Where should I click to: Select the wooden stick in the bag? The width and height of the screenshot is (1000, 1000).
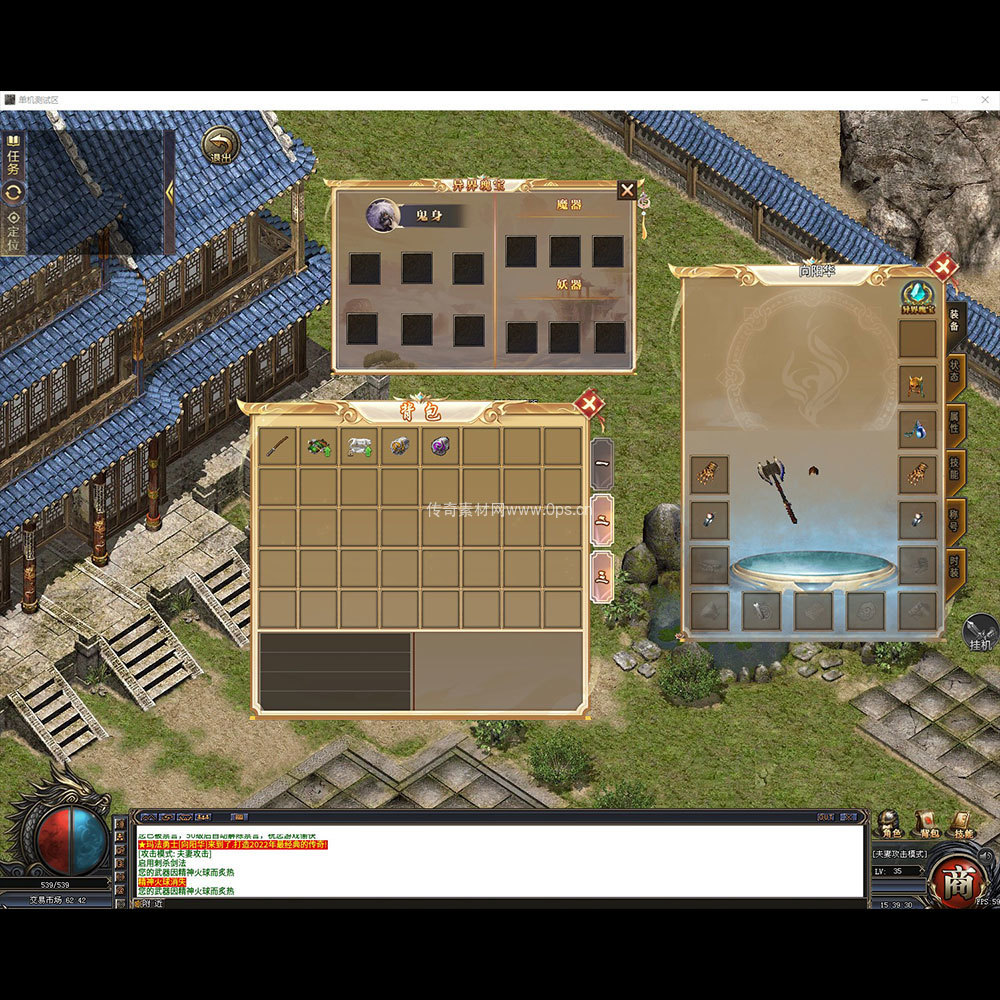(x=279, y=446)
